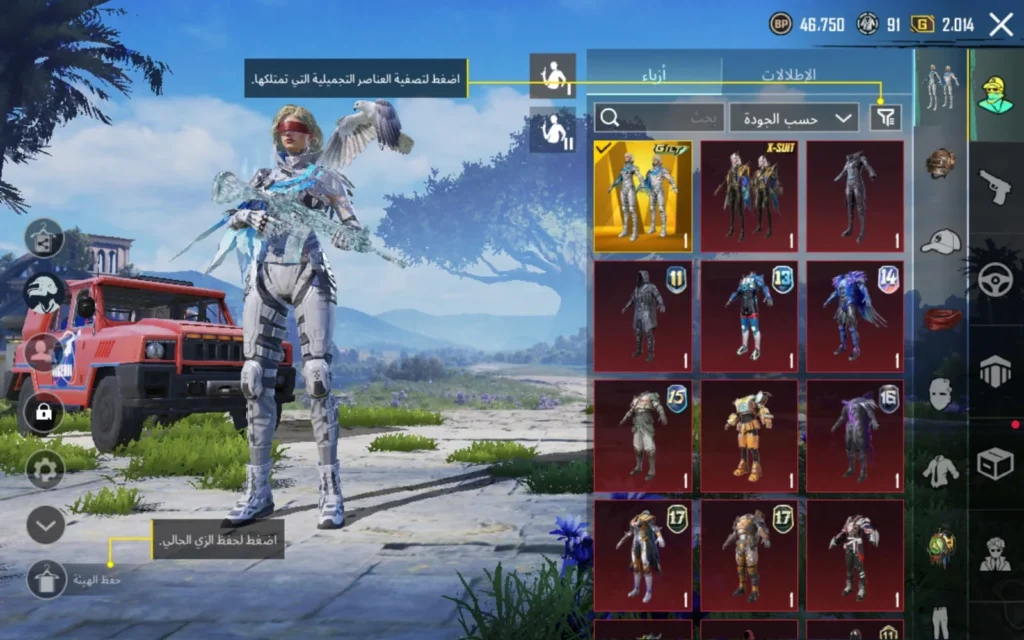This screenshot has height=640, width=1024.
Task: Choose the outfit with badge 15
Action: tap(643, 436)
